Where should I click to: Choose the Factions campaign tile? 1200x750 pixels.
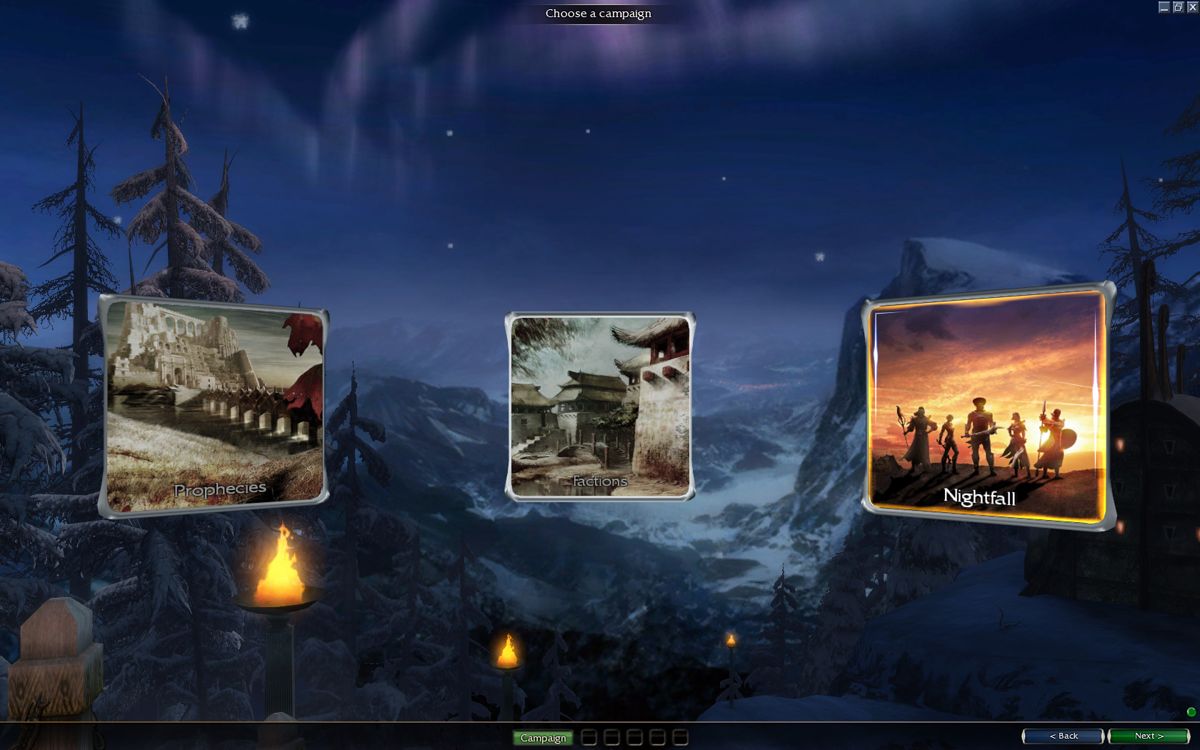point(600,405)
